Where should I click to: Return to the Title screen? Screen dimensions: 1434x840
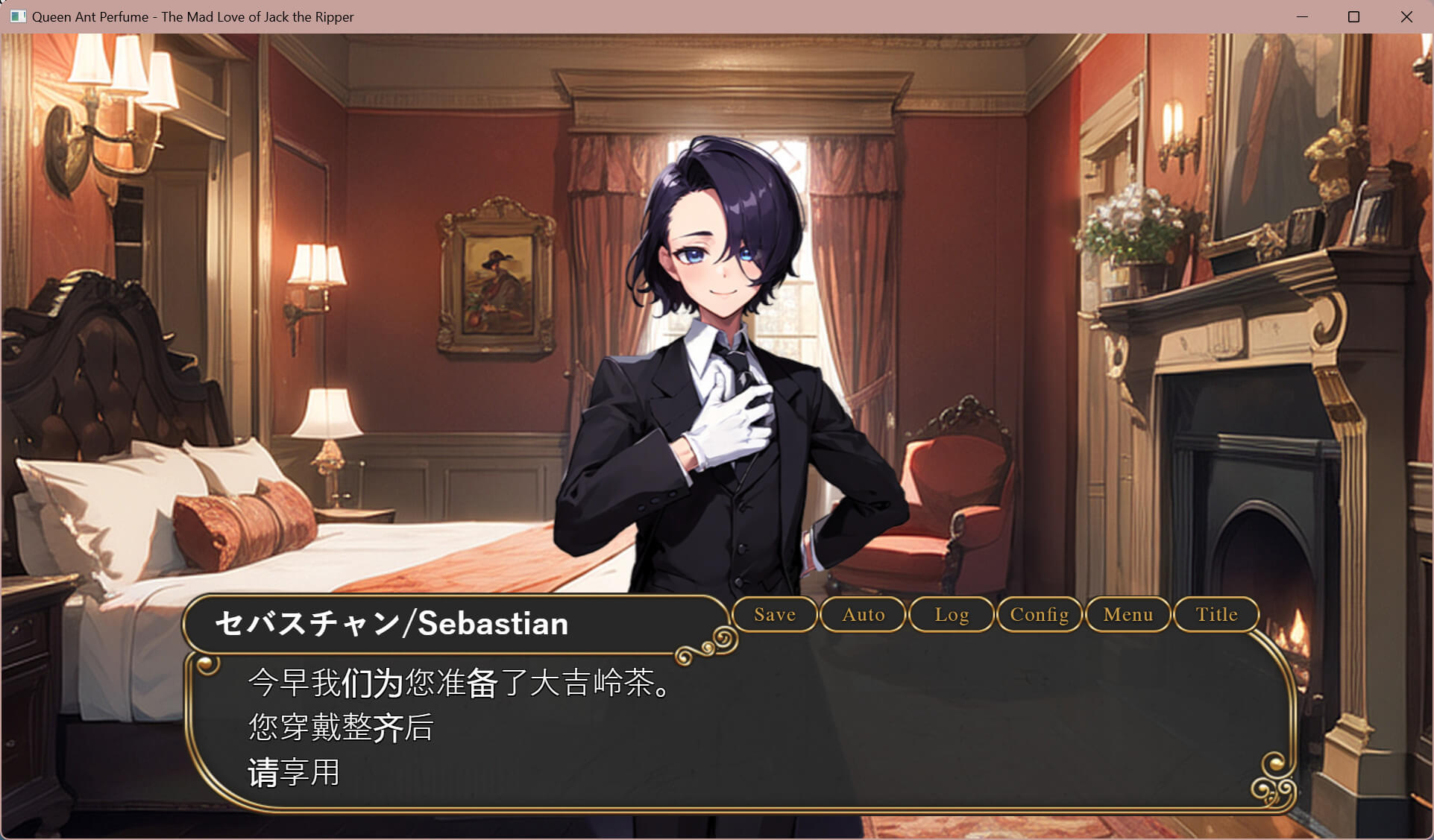[x=1216, y=615]
